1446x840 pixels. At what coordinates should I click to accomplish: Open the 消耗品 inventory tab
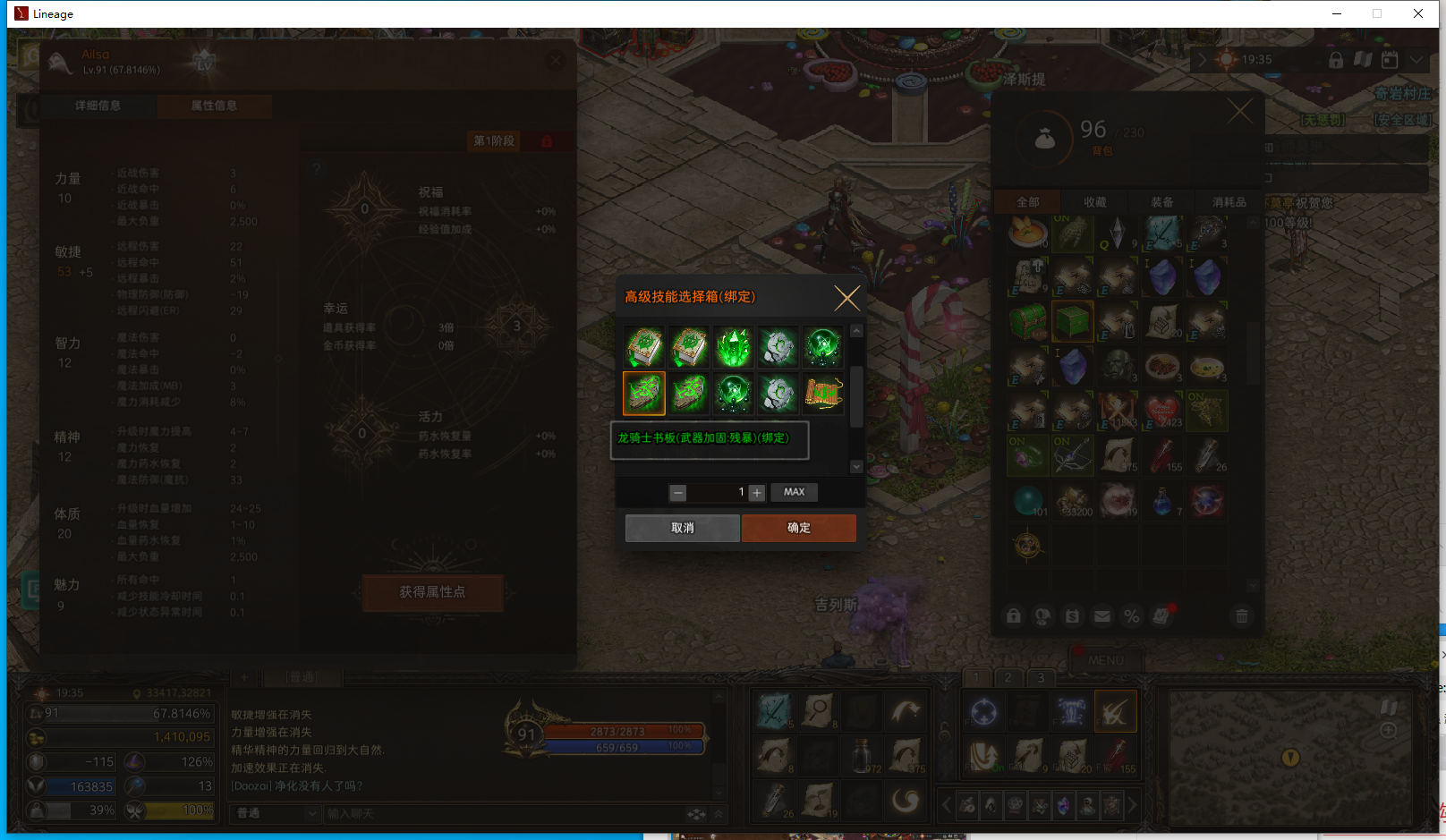(1229, 202)
